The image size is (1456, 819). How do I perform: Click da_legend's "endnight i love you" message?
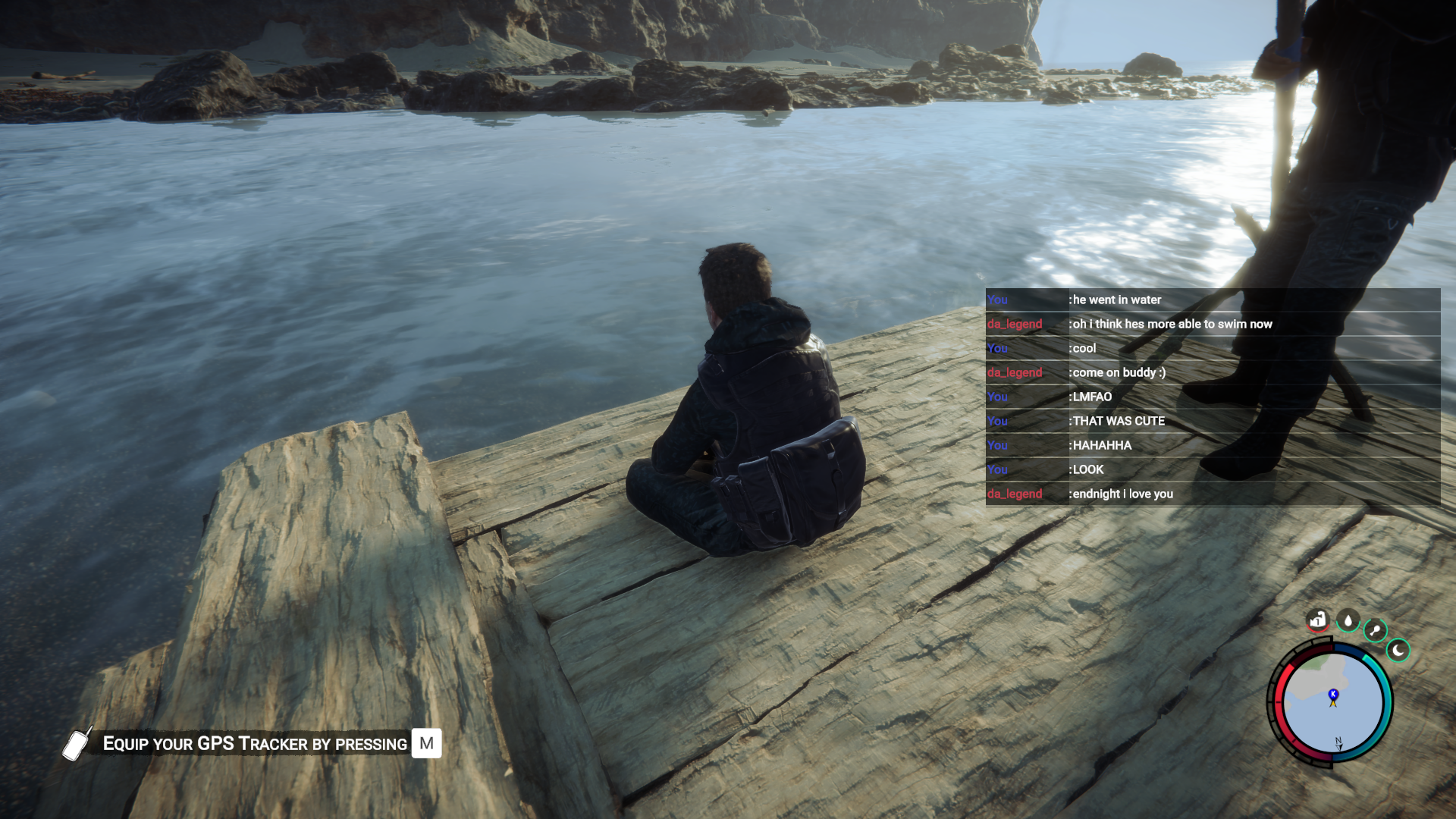coord(1122,494)
